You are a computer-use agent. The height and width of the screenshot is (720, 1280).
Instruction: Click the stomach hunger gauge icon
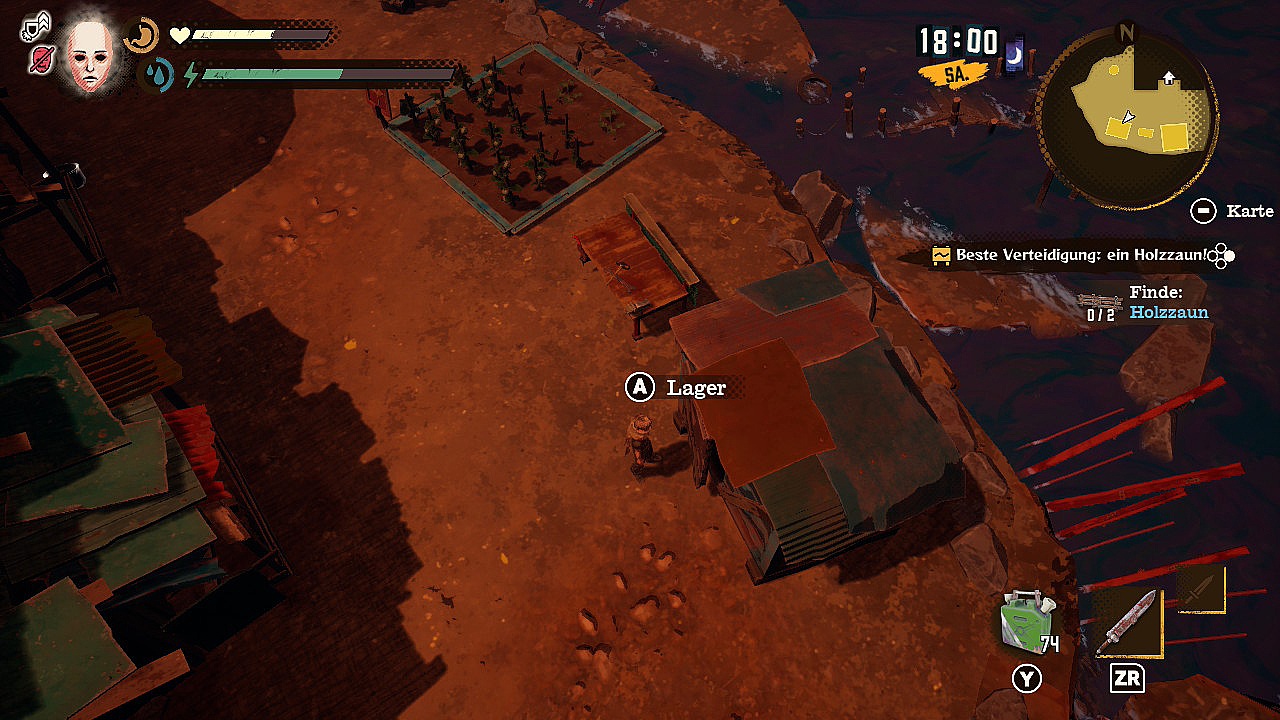tap(142, 36)
